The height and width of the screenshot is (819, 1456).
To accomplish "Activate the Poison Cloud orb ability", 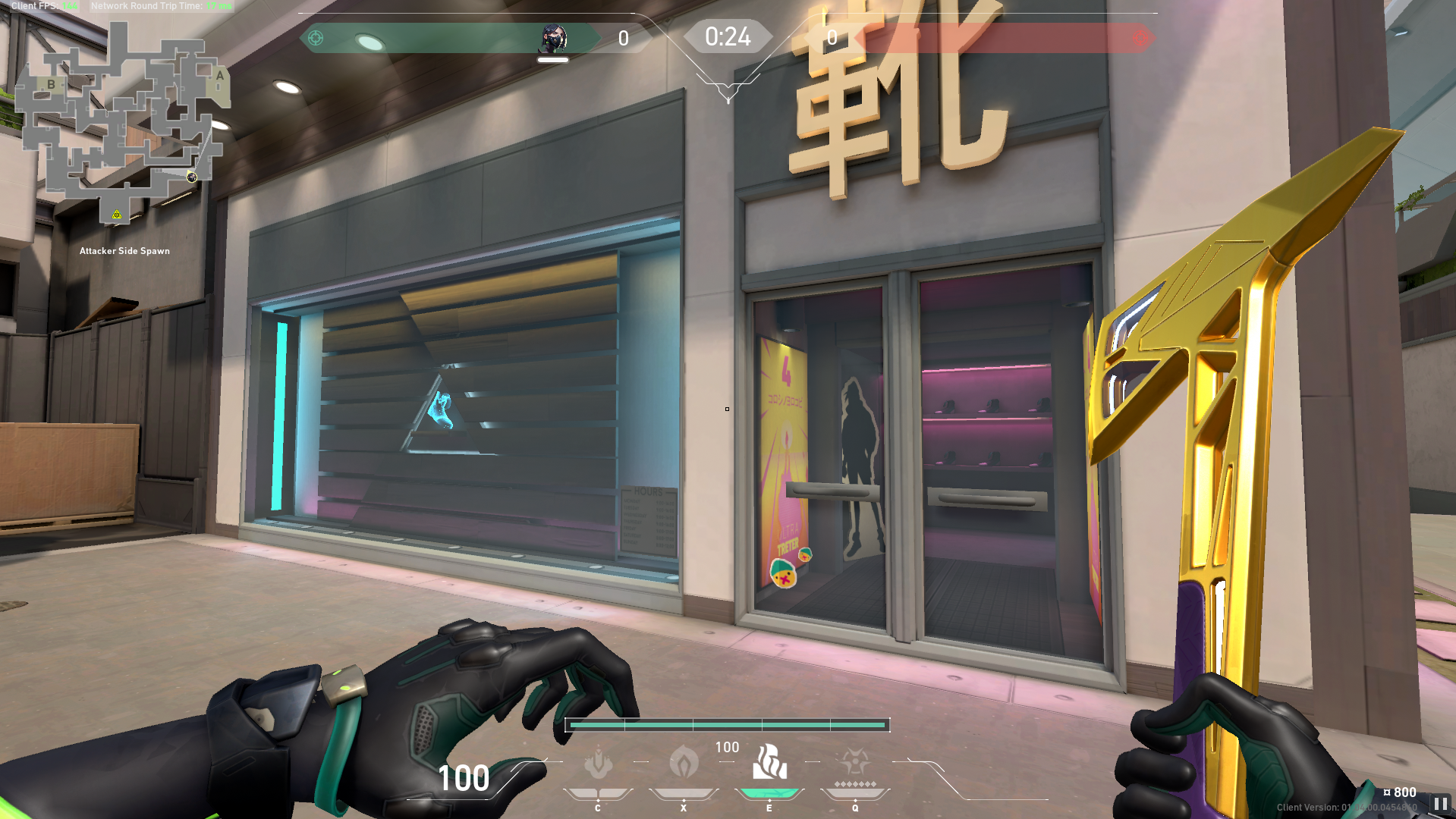I will [684, 761].
